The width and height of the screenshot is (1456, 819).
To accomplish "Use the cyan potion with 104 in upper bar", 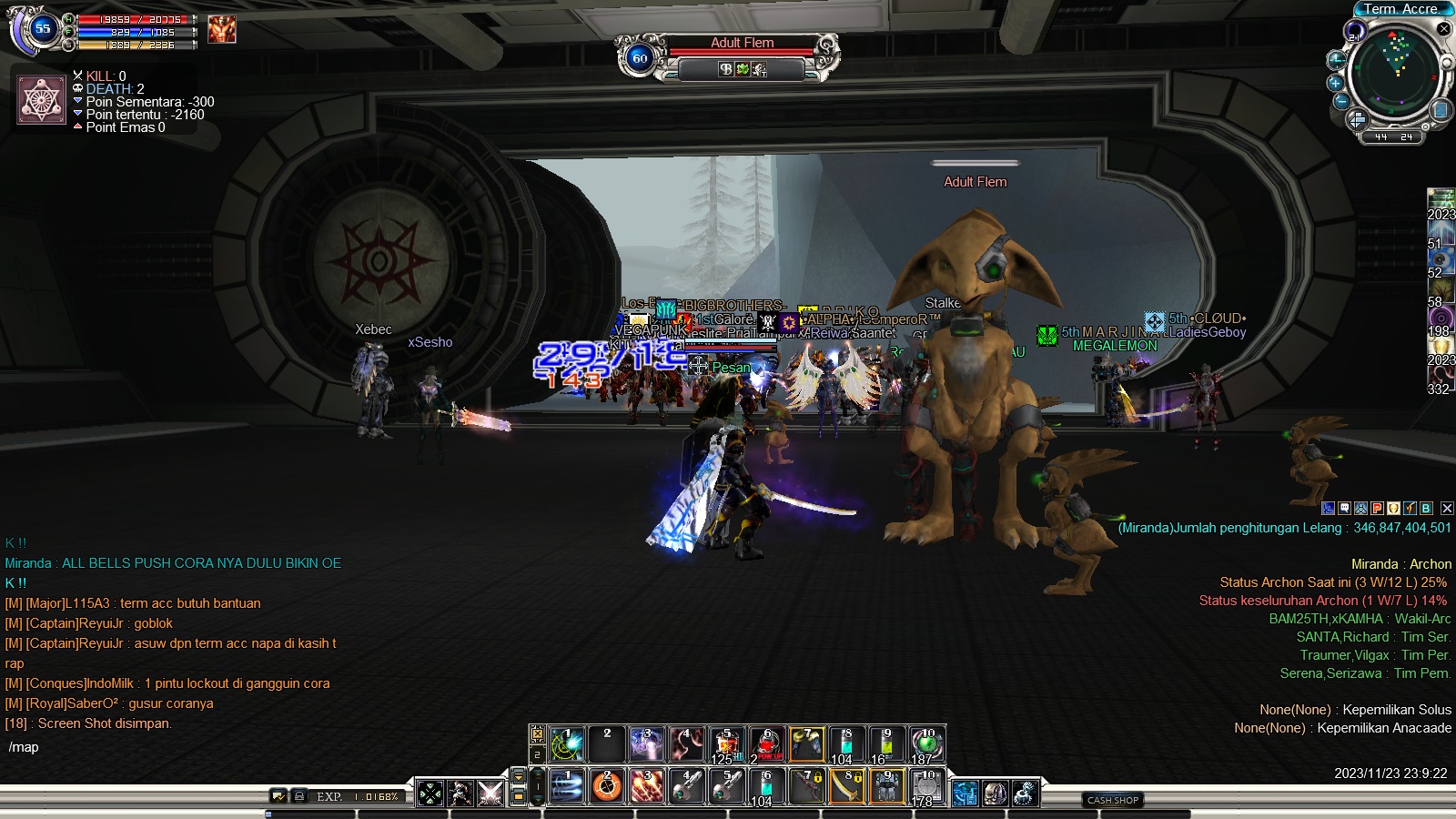I will click(x=846, y=744).
